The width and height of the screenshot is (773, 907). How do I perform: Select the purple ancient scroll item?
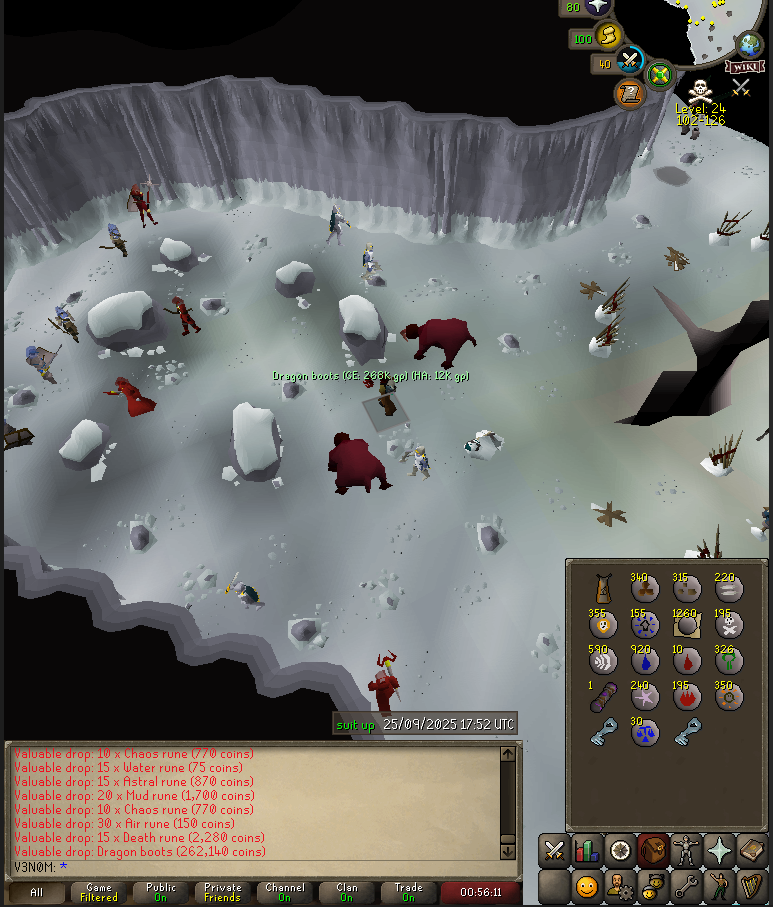pyautogui.click(x=603, y=698)
